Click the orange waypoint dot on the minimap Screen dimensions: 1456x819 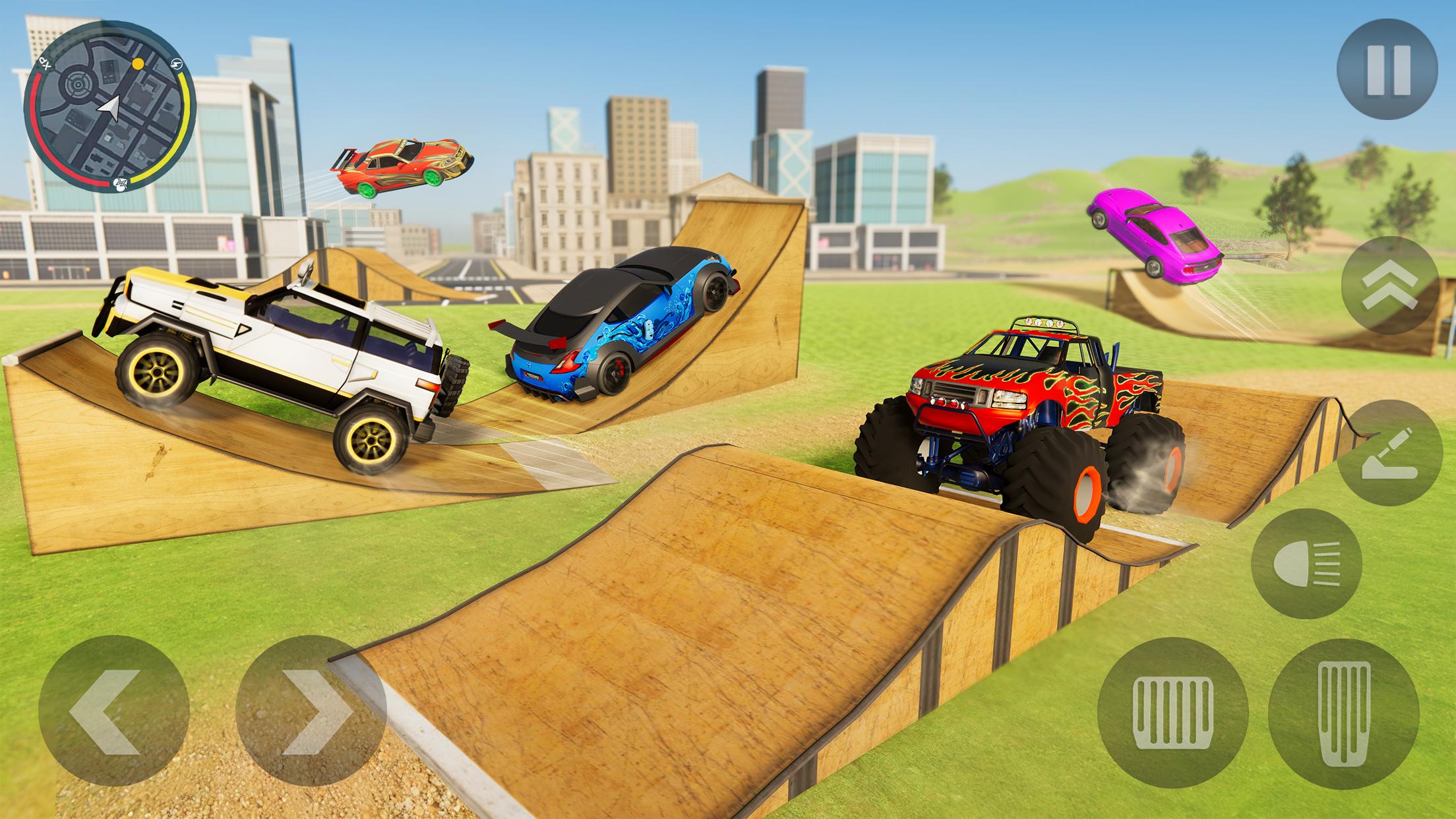(x=136, y=63)
